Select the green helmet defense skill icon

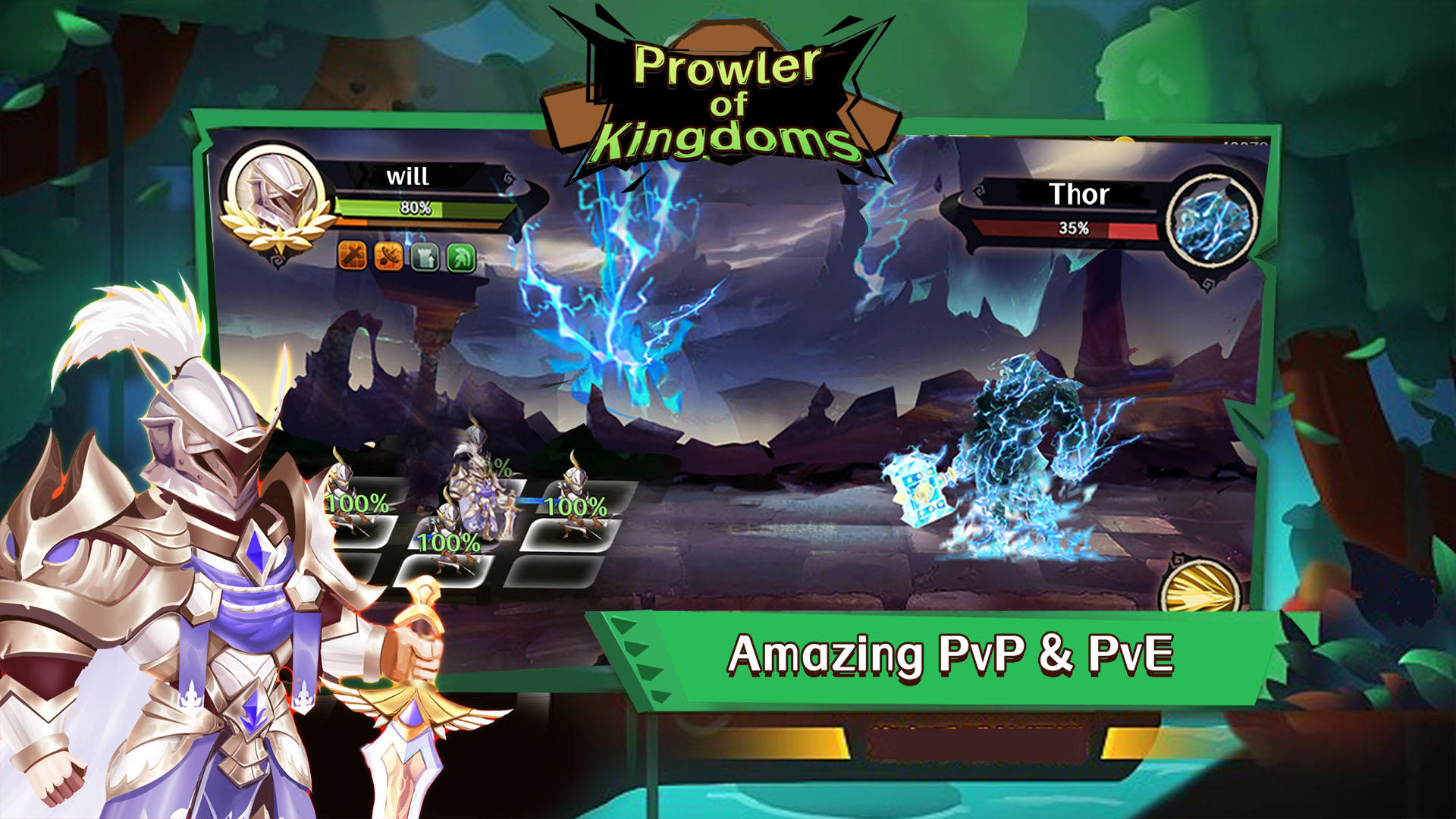[461, 256]
